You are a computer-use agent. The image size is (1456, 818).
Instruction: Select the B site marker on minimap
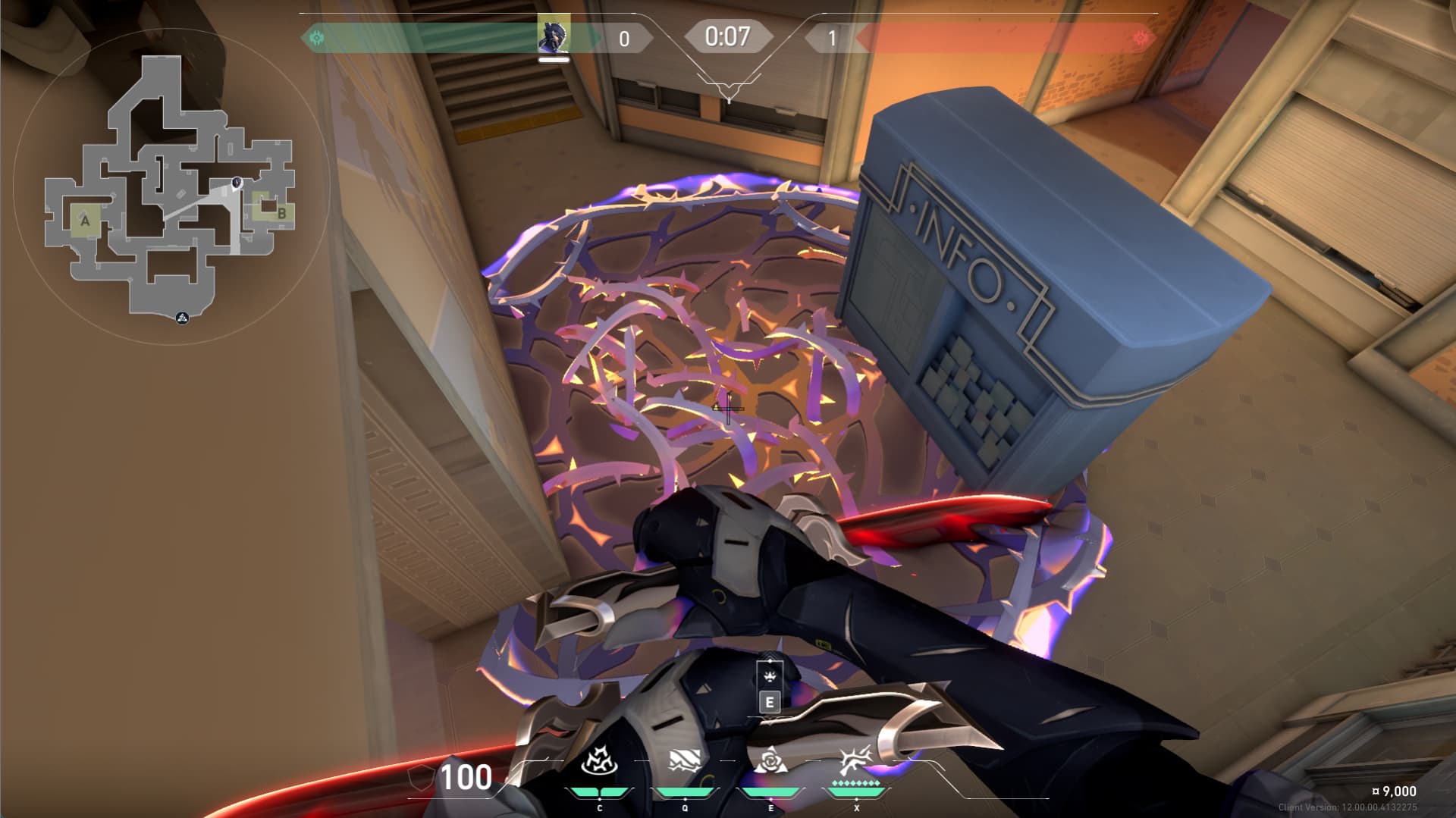281,213
